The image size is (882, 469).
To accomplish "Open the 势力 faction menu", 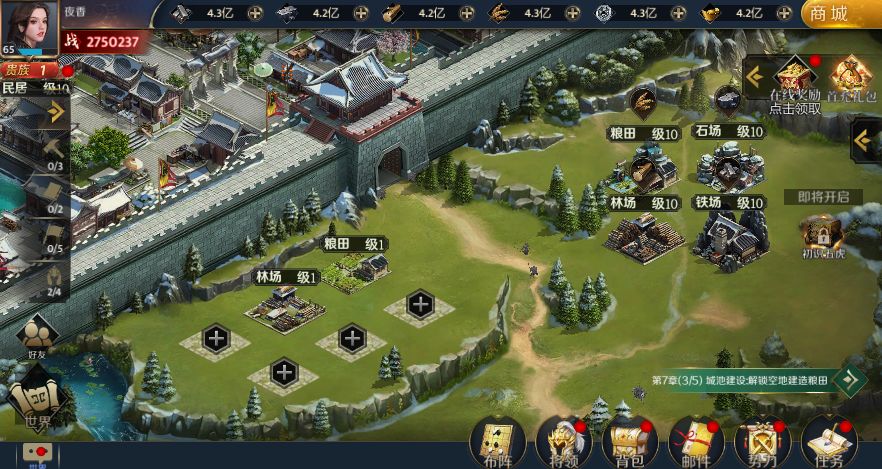I will point(762,440).
